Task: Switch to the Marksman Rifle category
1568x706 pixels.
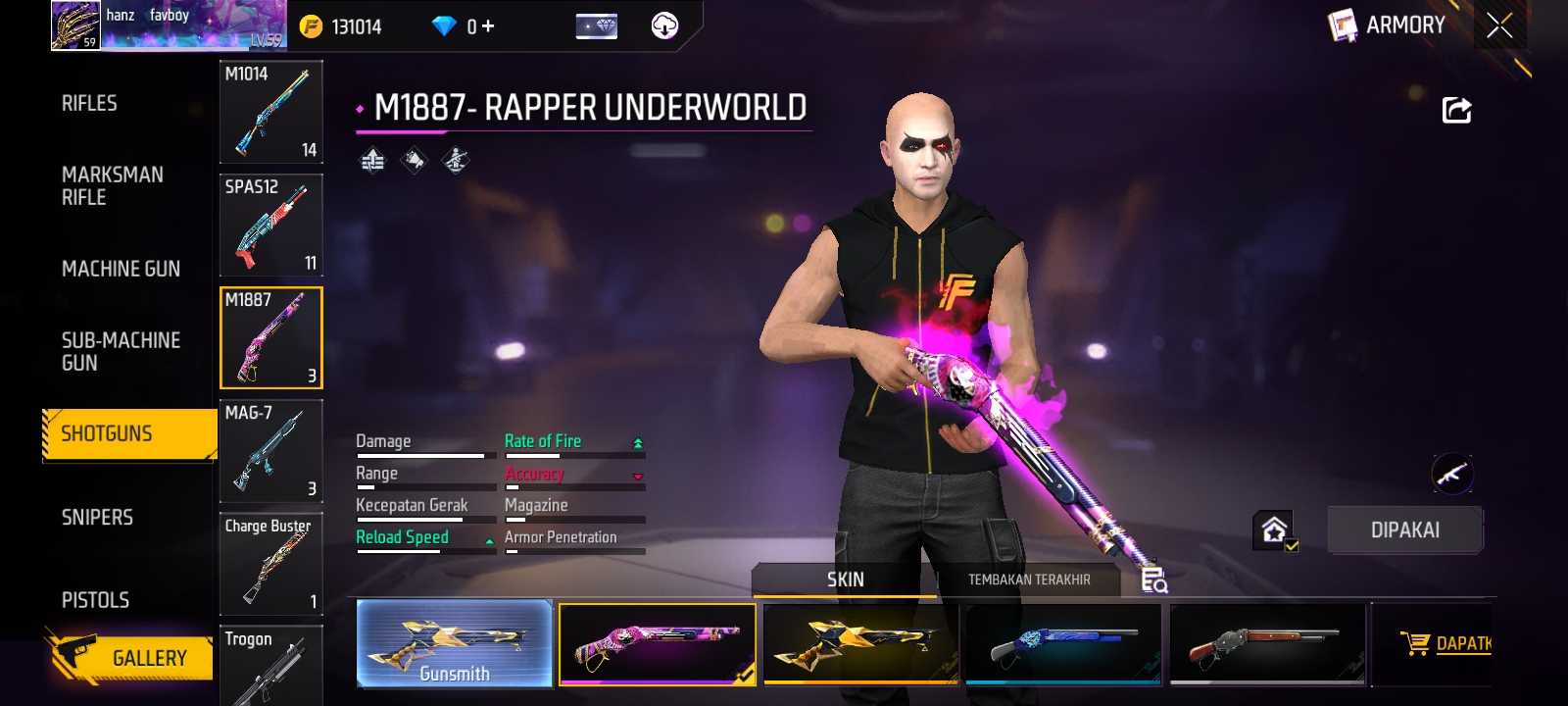Action: (x=113, y=186)
